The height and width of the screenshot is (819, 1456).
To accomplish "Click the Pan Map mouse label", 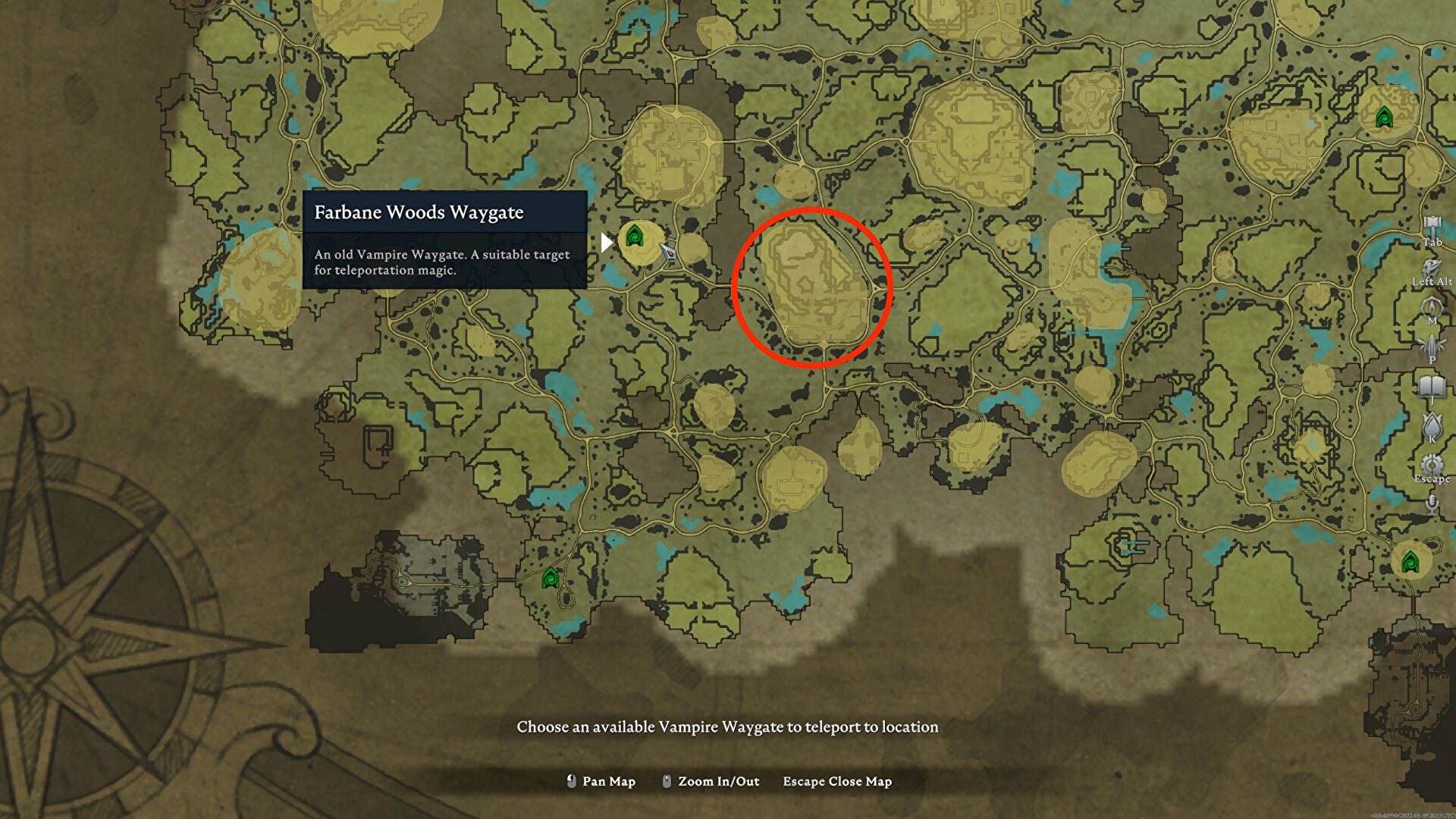I will 607,781.
